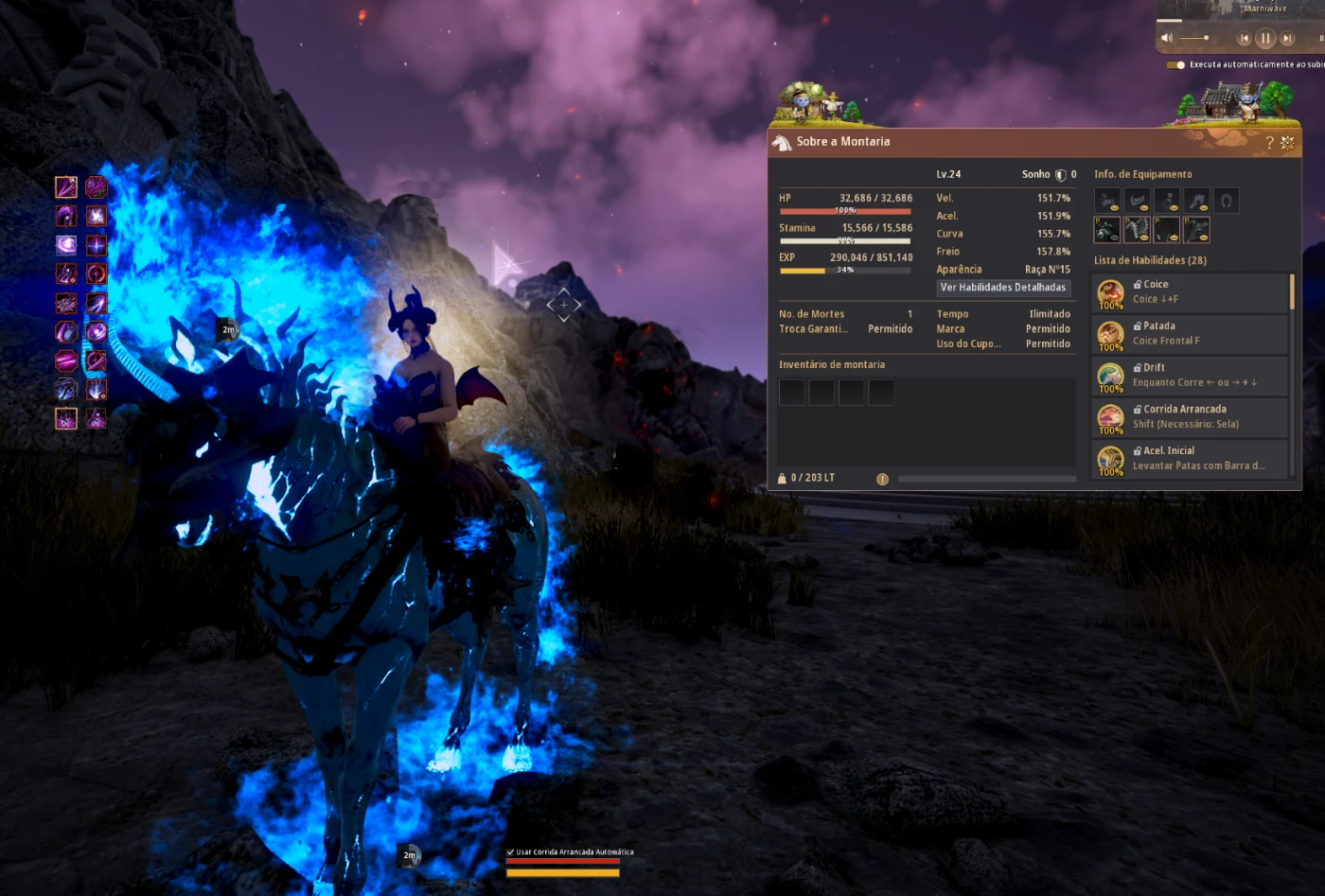1325x896 pixels.
Task: Skip to the next music track
Action: pyautogui.click(x=1287, y=39)
